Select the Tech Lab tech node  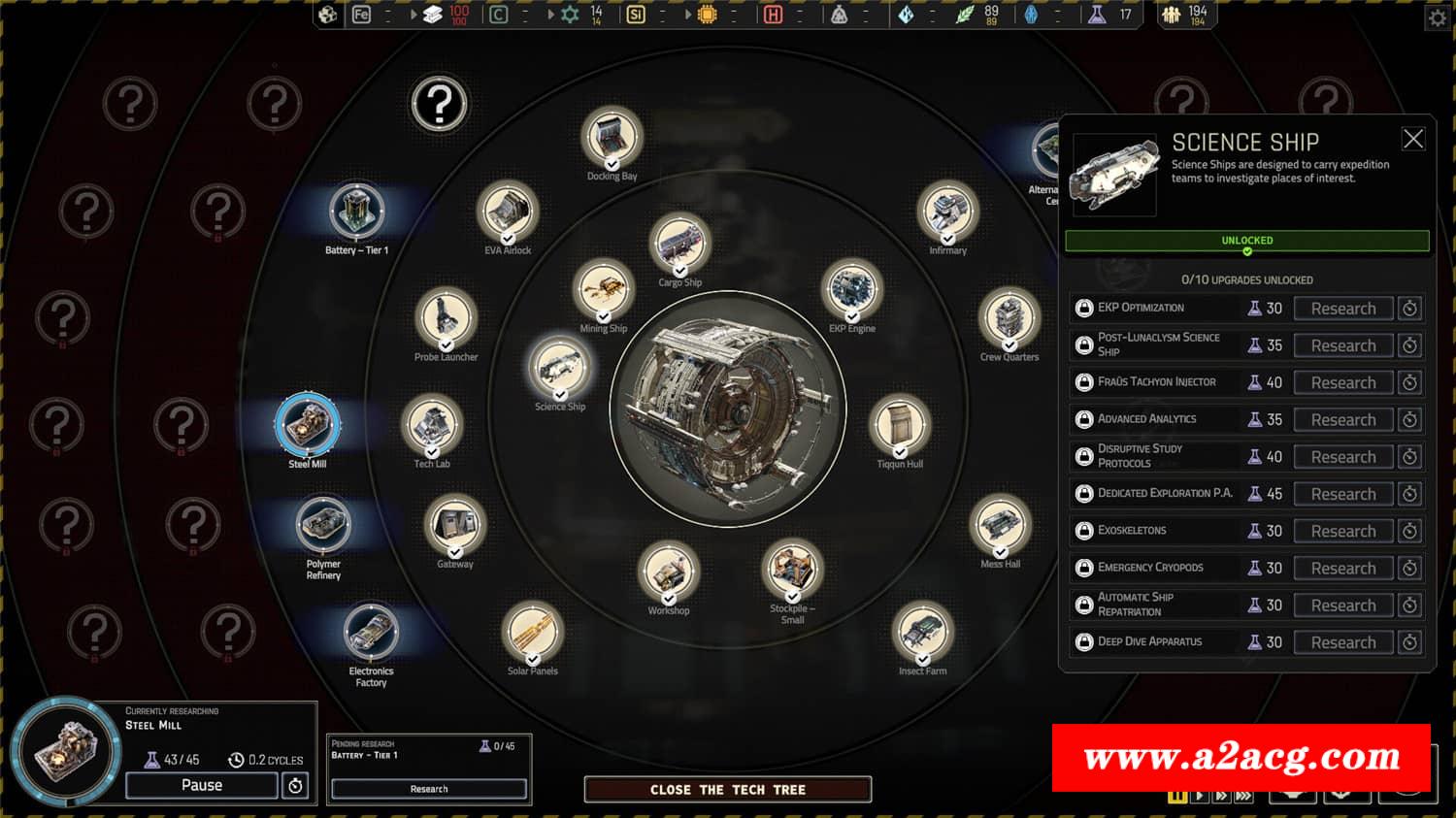(x=432, y=425)
